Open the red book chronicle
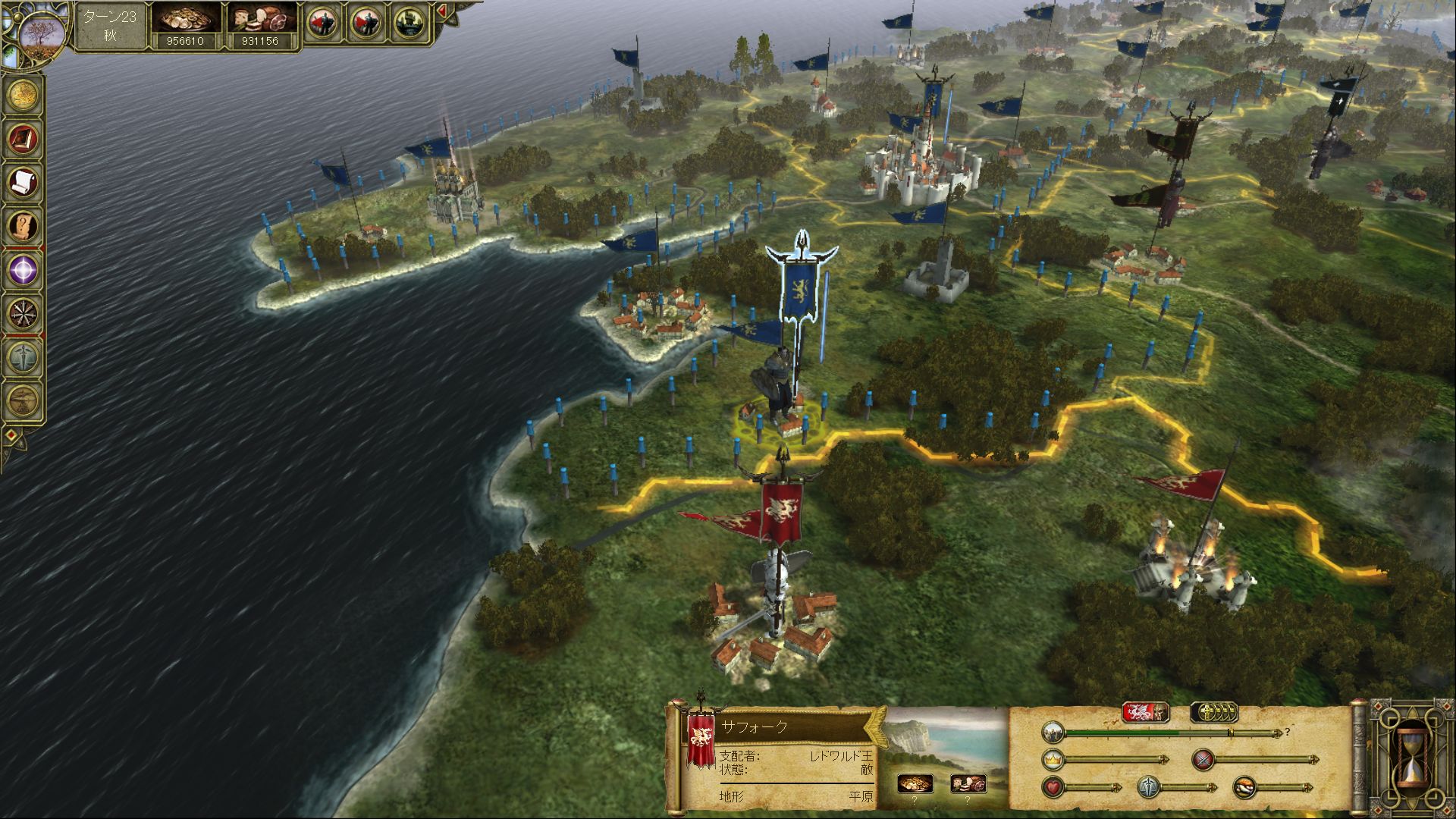1456x819 pixels. 24,138
